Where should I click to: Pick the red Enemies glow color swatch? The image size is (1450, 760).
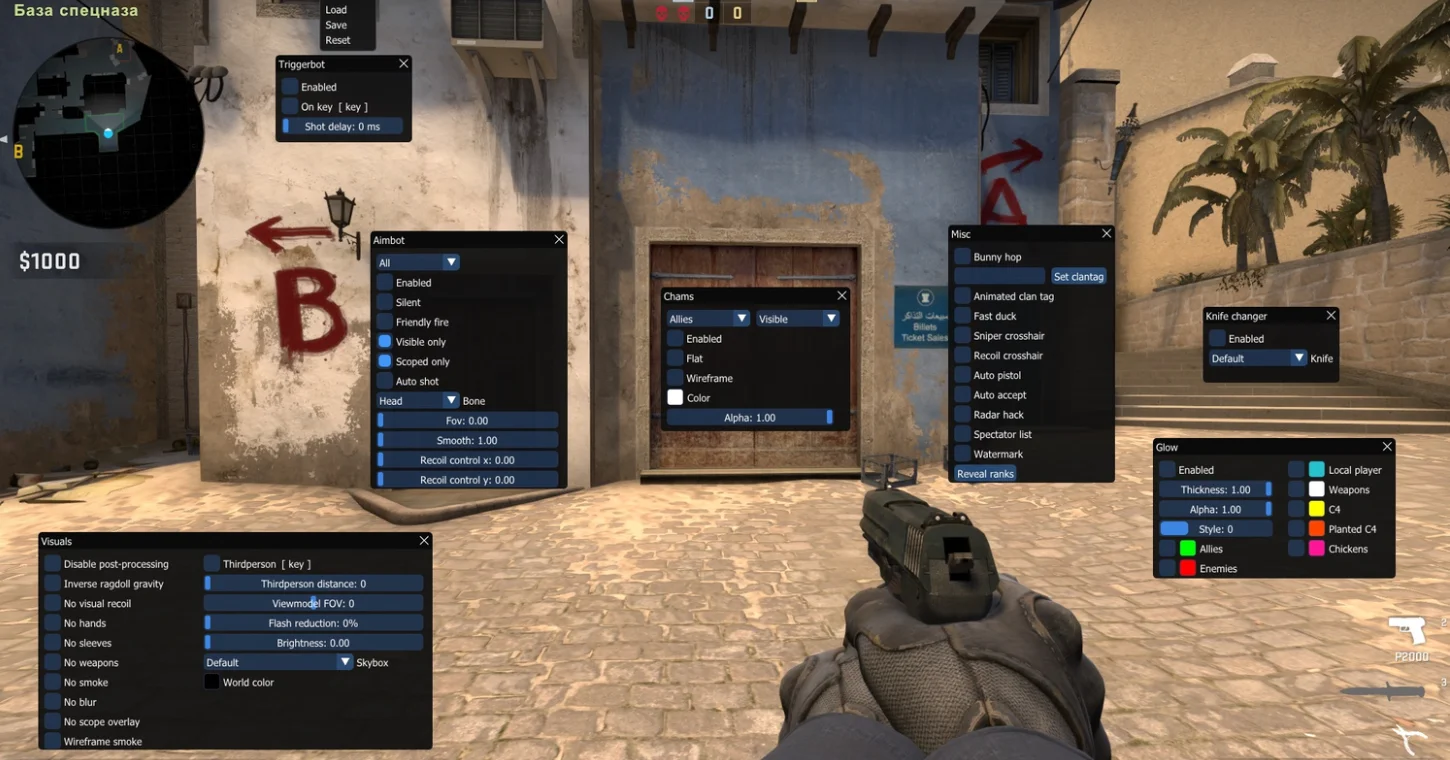[x=1188, y=568]
